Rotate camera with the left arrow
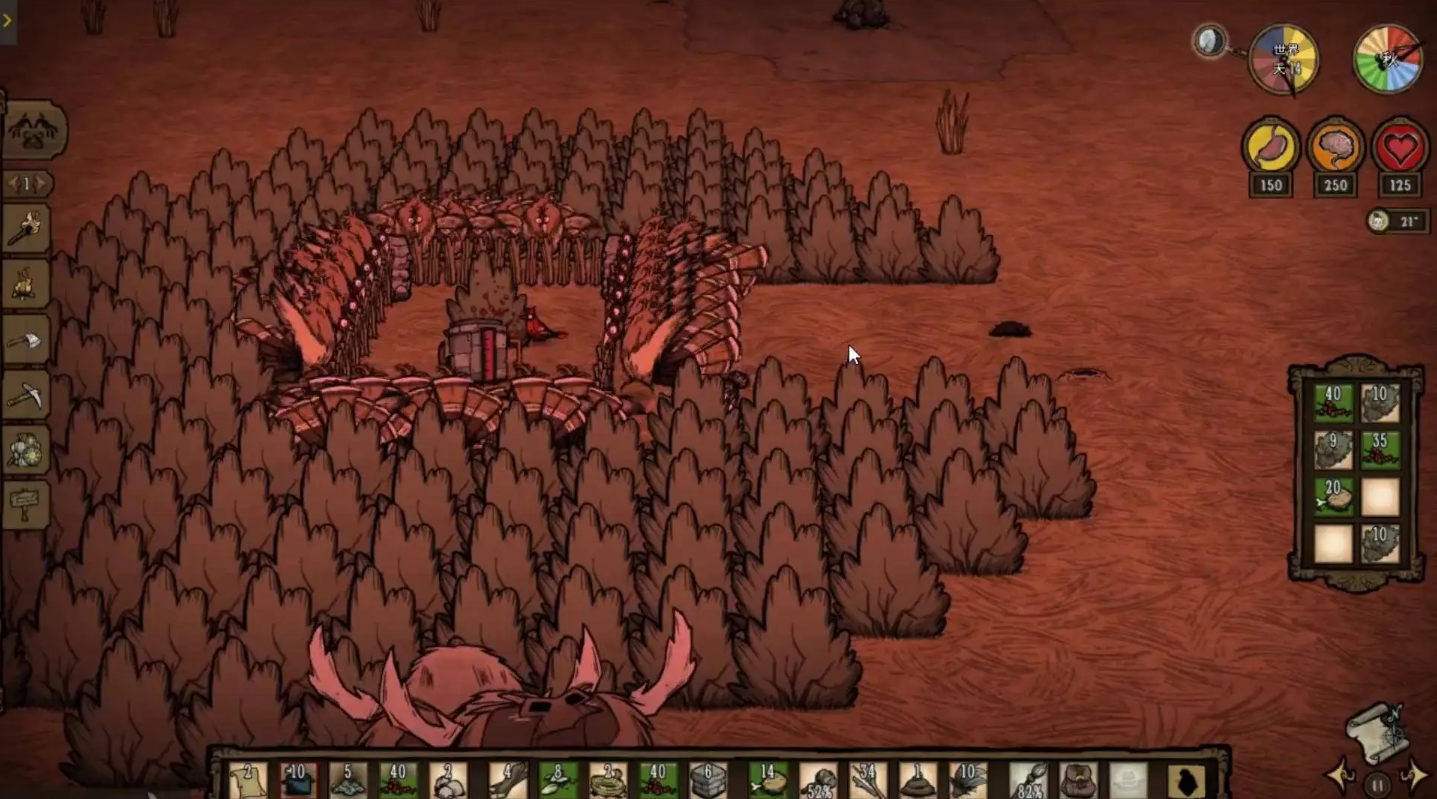The width and height of the screenshot is (1437, 799). point(1340,775)
